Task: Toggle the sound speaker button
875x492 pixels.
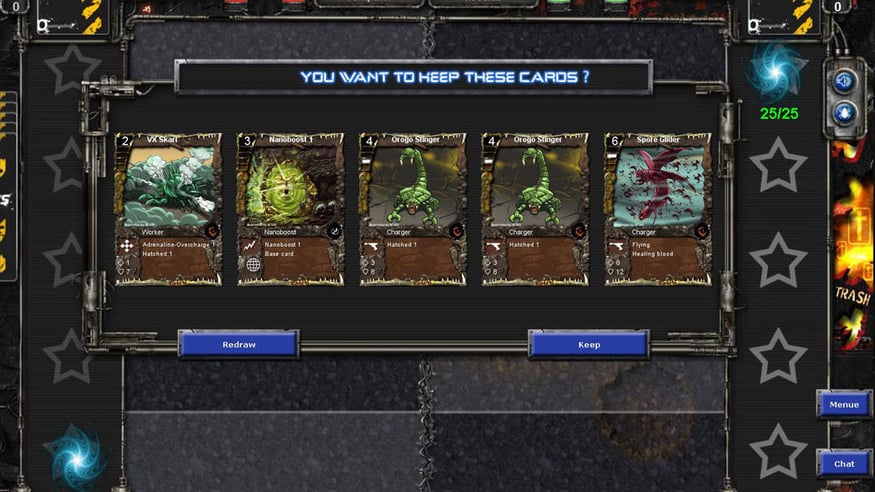Action: point(844,81)
